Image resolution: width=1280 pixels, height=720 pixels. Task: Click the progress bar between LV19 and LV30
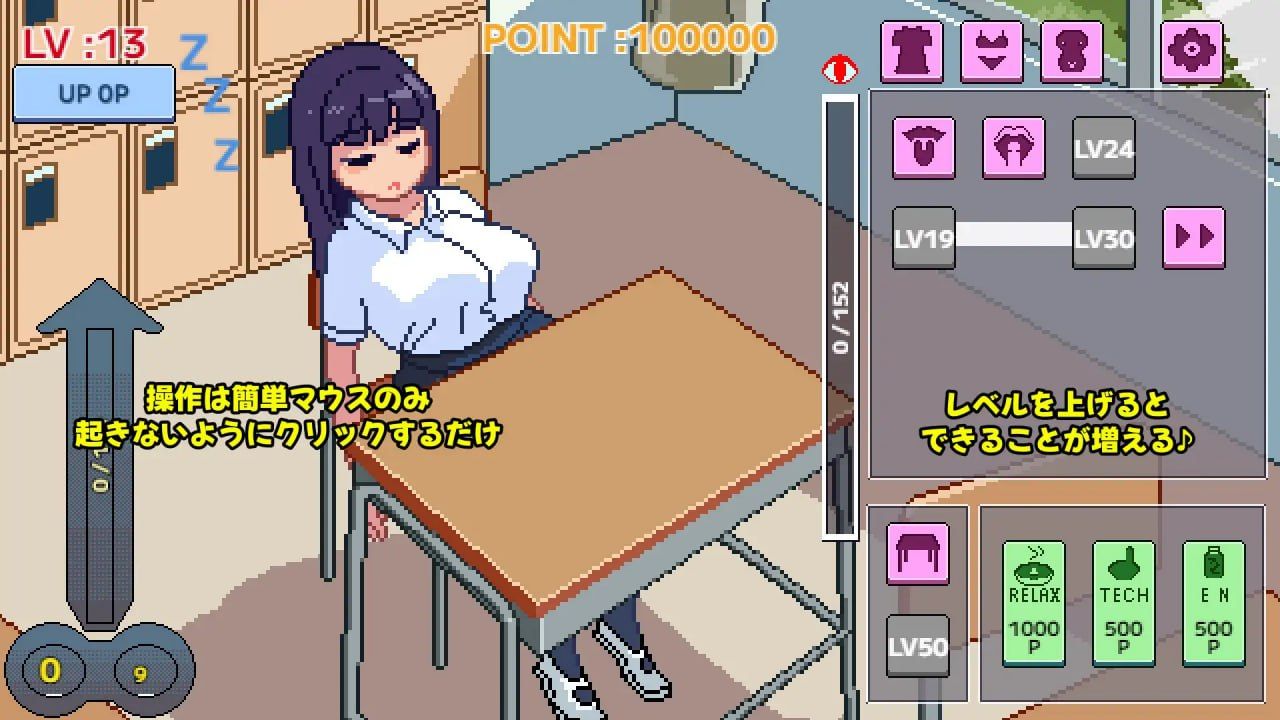tap(1013, 238)
